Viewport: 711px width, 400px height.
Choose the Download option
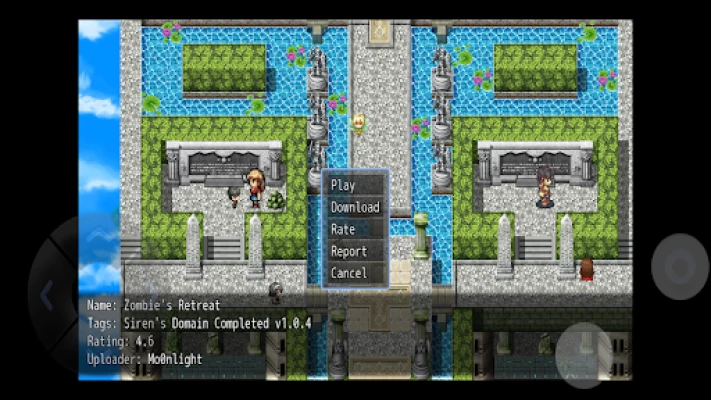pyautogui.click(x=354, y=207)
